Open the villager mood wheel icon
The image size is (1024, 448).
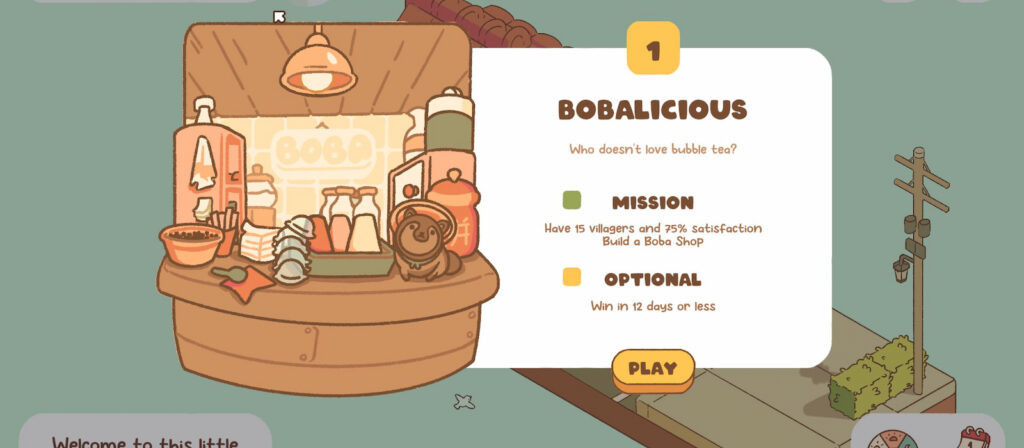point(891,438)
